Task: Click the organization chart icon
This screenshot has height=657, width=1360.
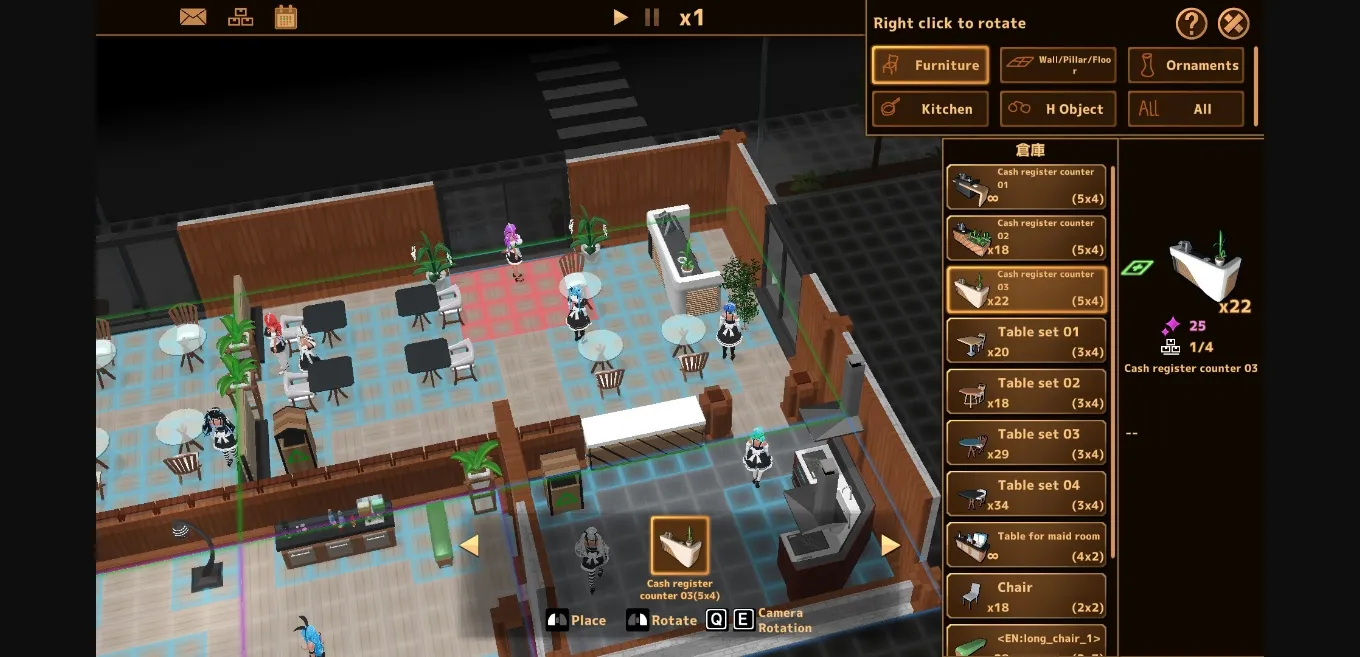Action: [240, 17]
